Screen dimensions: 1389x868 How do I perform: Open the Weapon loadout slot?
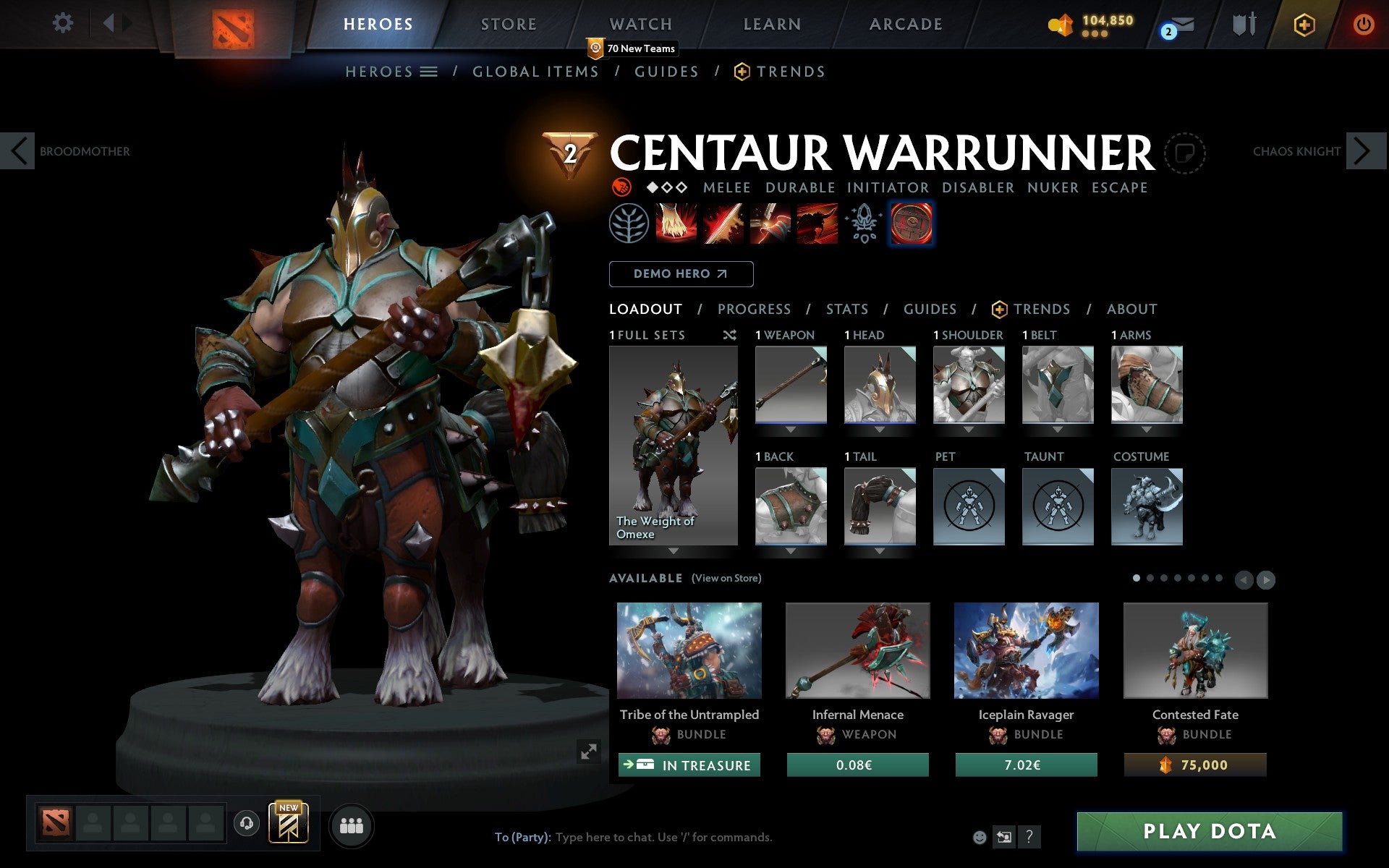coord(791,384)
